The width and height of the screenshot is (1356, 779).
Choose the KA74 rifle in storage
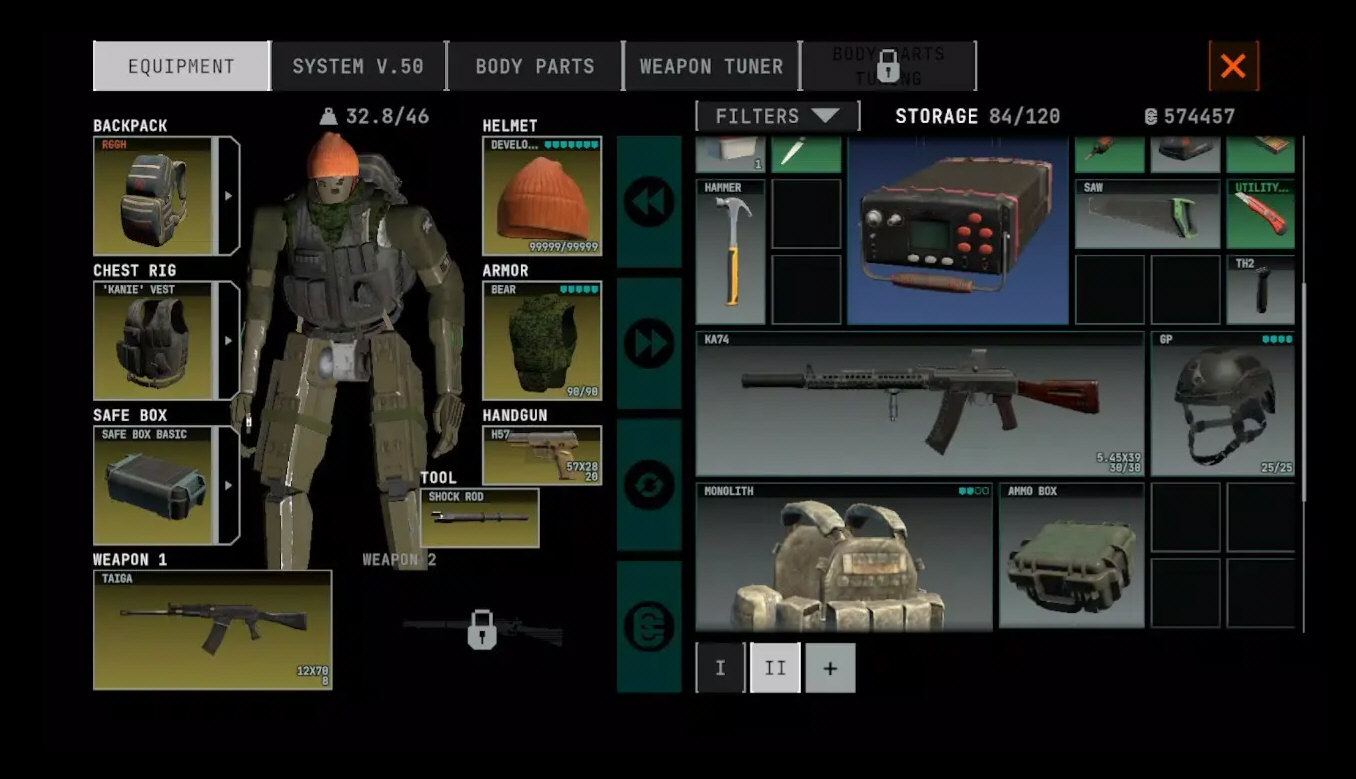tap(919, 404)
